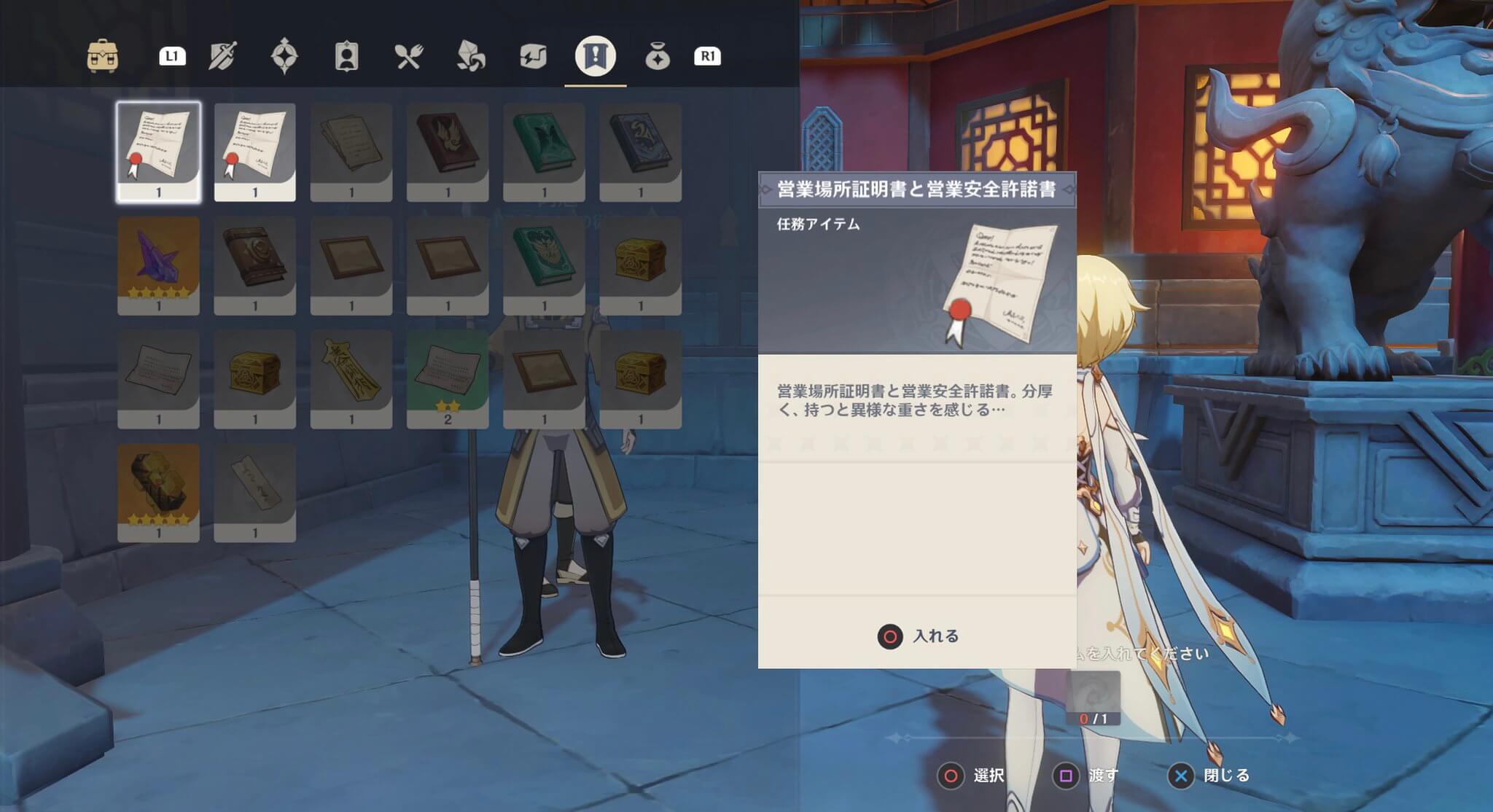The image size is (1493, 812).
Task: Open the precious items pouch tab
Action: [658, 55]
